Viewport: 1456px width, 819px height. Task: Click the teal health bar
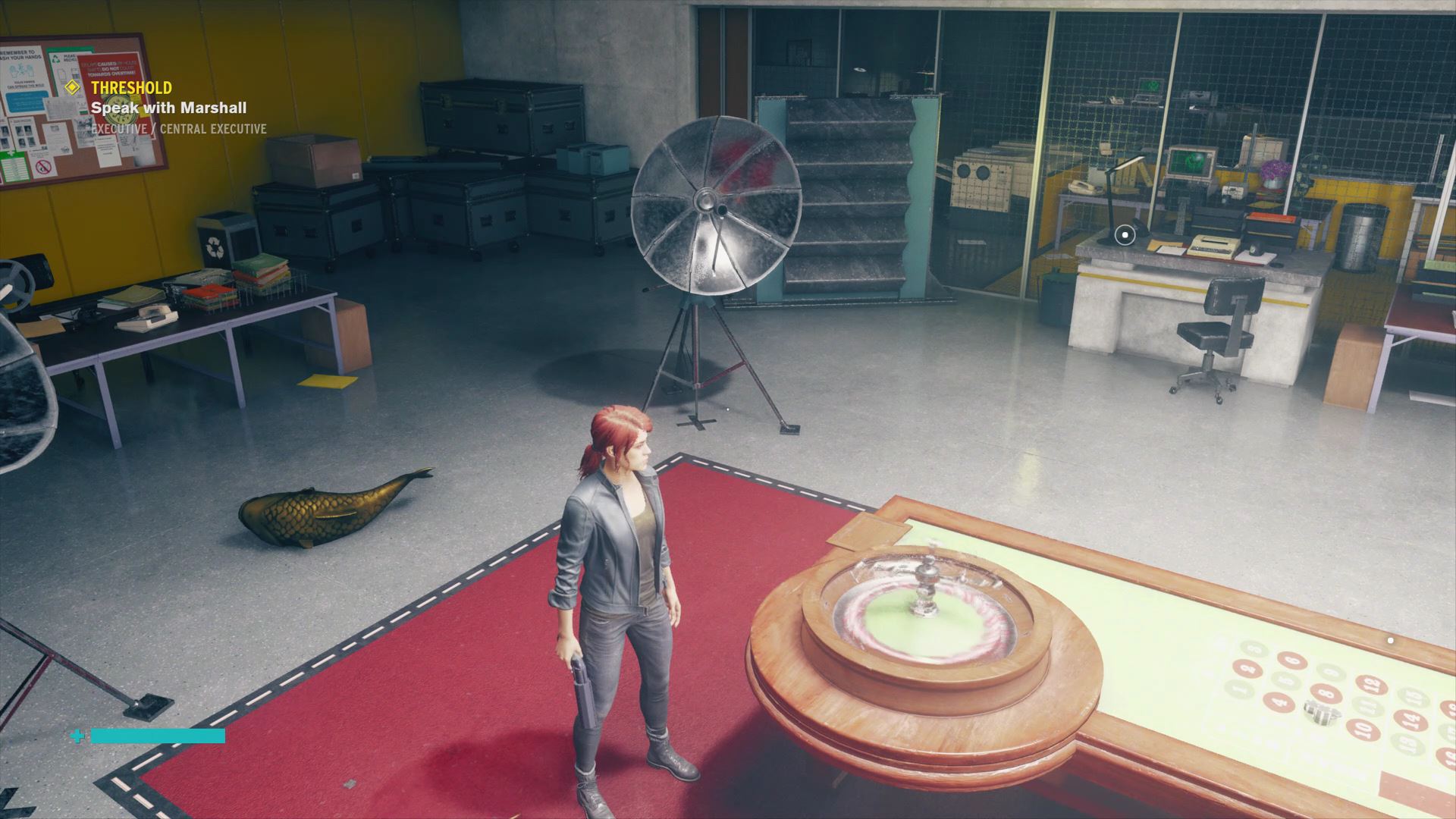pos(157,735)
